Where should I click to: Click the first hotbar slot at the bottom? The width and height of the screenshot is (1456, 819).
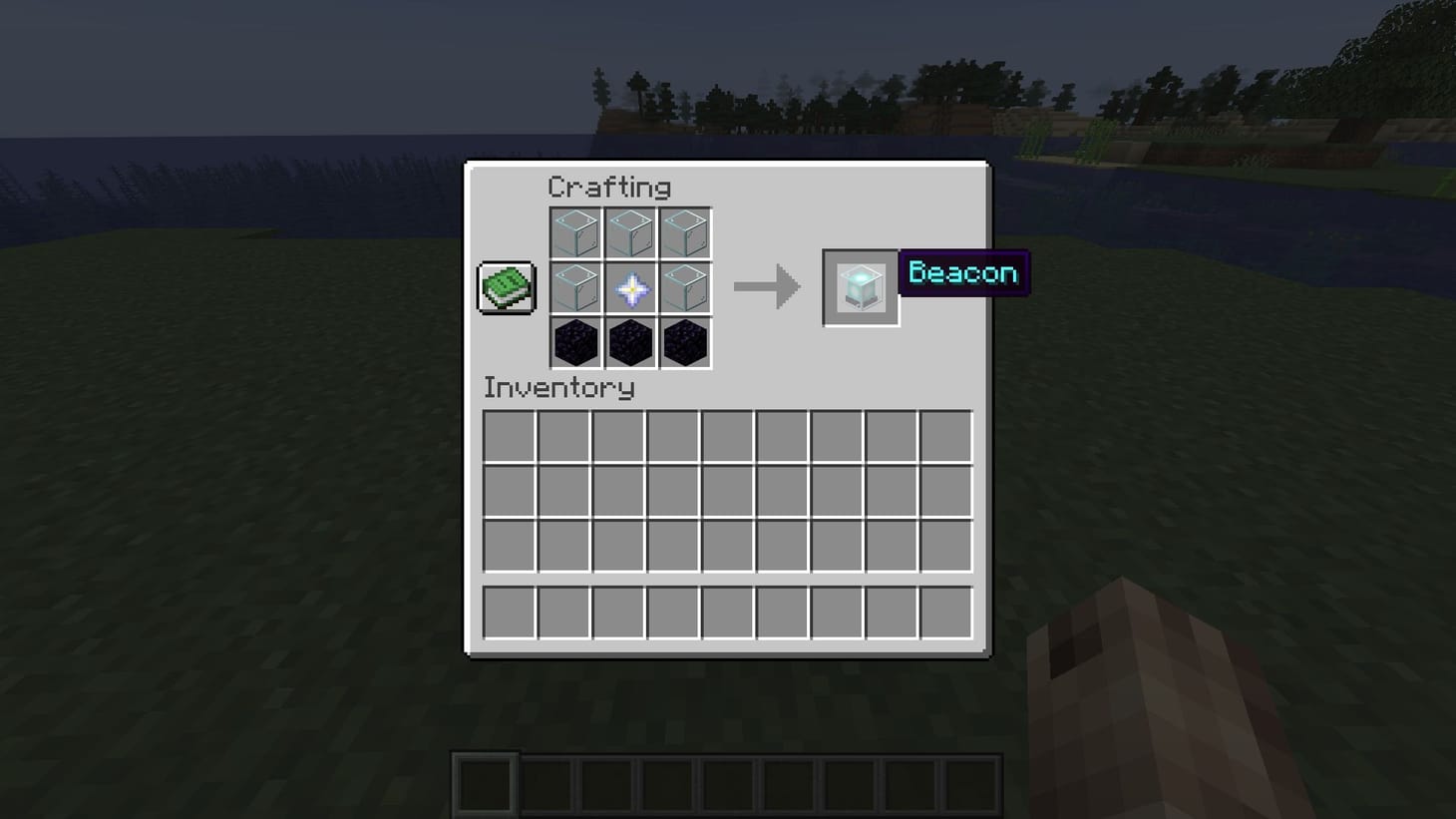[x=483, y=783]
